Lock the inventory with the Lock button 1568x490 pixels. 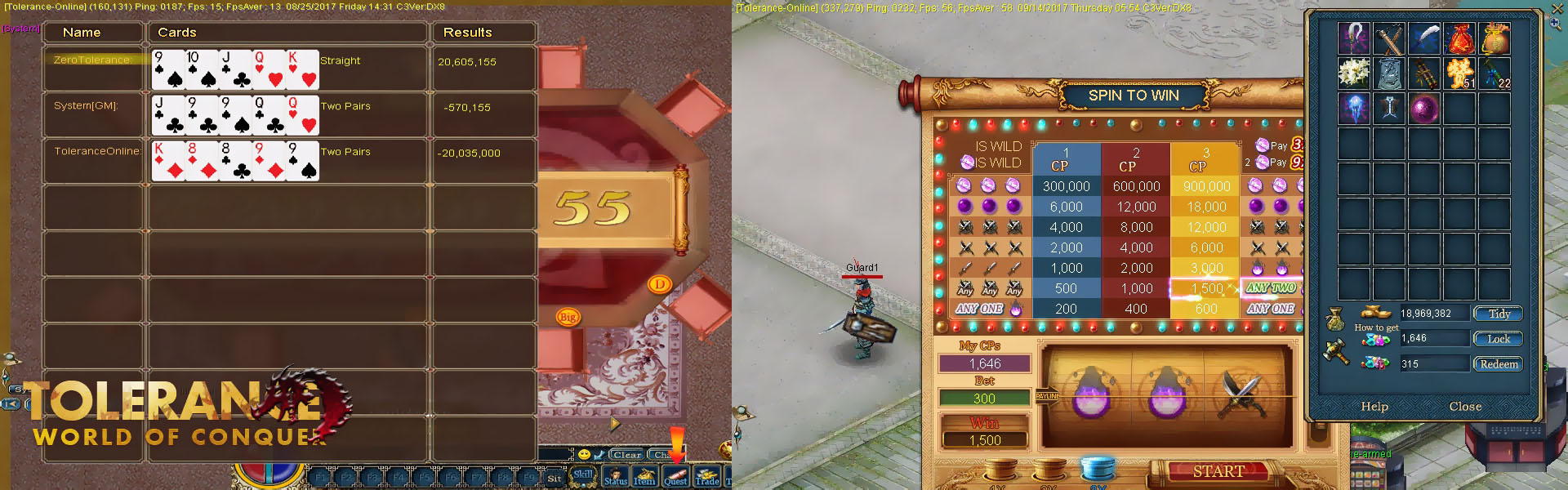1499,339
